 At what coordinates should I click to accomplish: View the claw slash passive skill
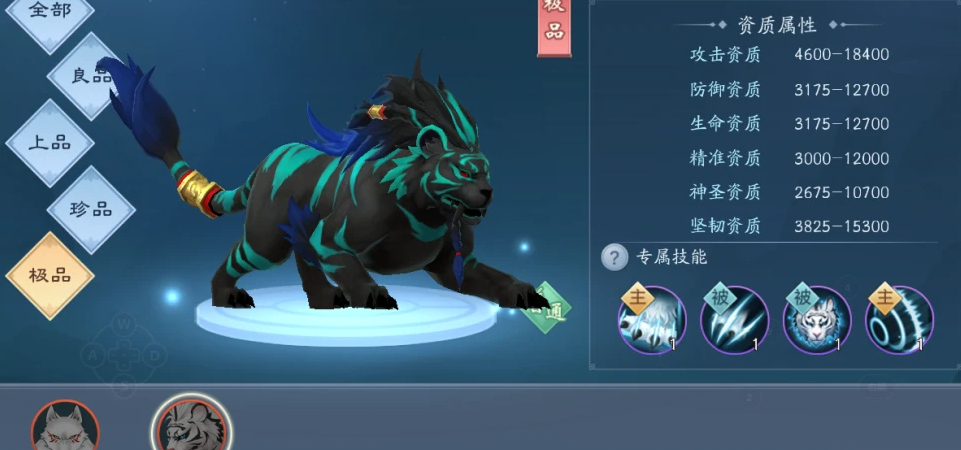click(734, 322)
